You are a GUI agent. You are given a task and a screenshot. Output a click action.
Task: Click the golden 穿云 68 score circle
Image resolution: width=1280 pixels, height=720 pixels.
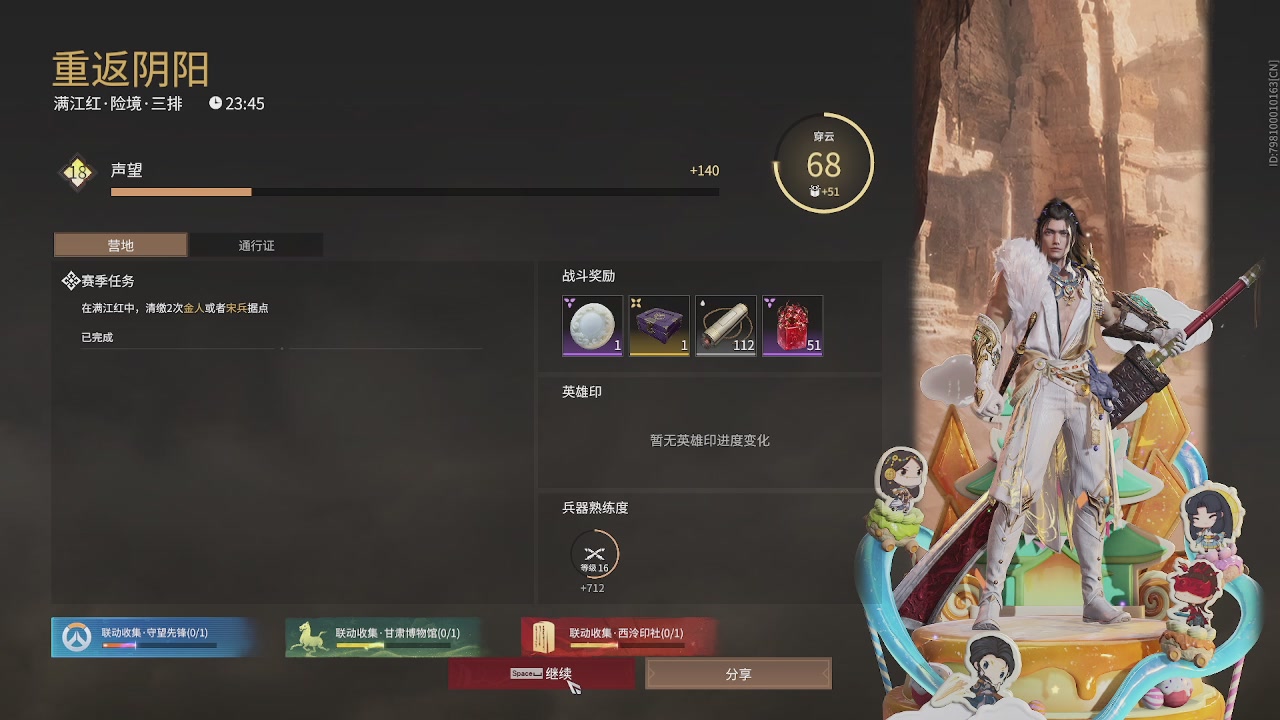coord(825,161)
